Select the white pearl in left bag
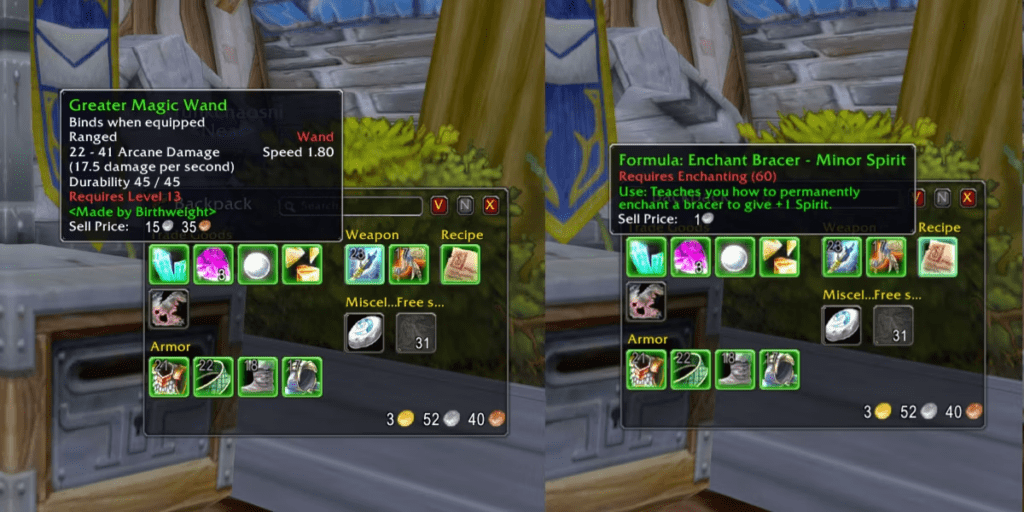 tap(257, 264)
